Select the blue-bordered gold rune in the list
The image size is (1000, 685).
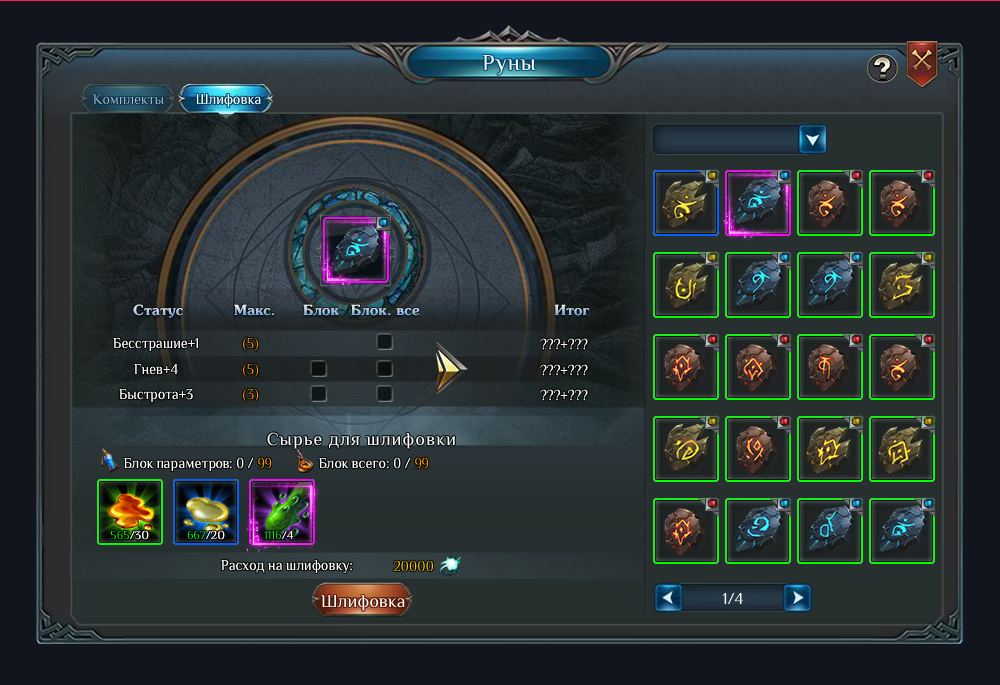[x=686, y=202]
